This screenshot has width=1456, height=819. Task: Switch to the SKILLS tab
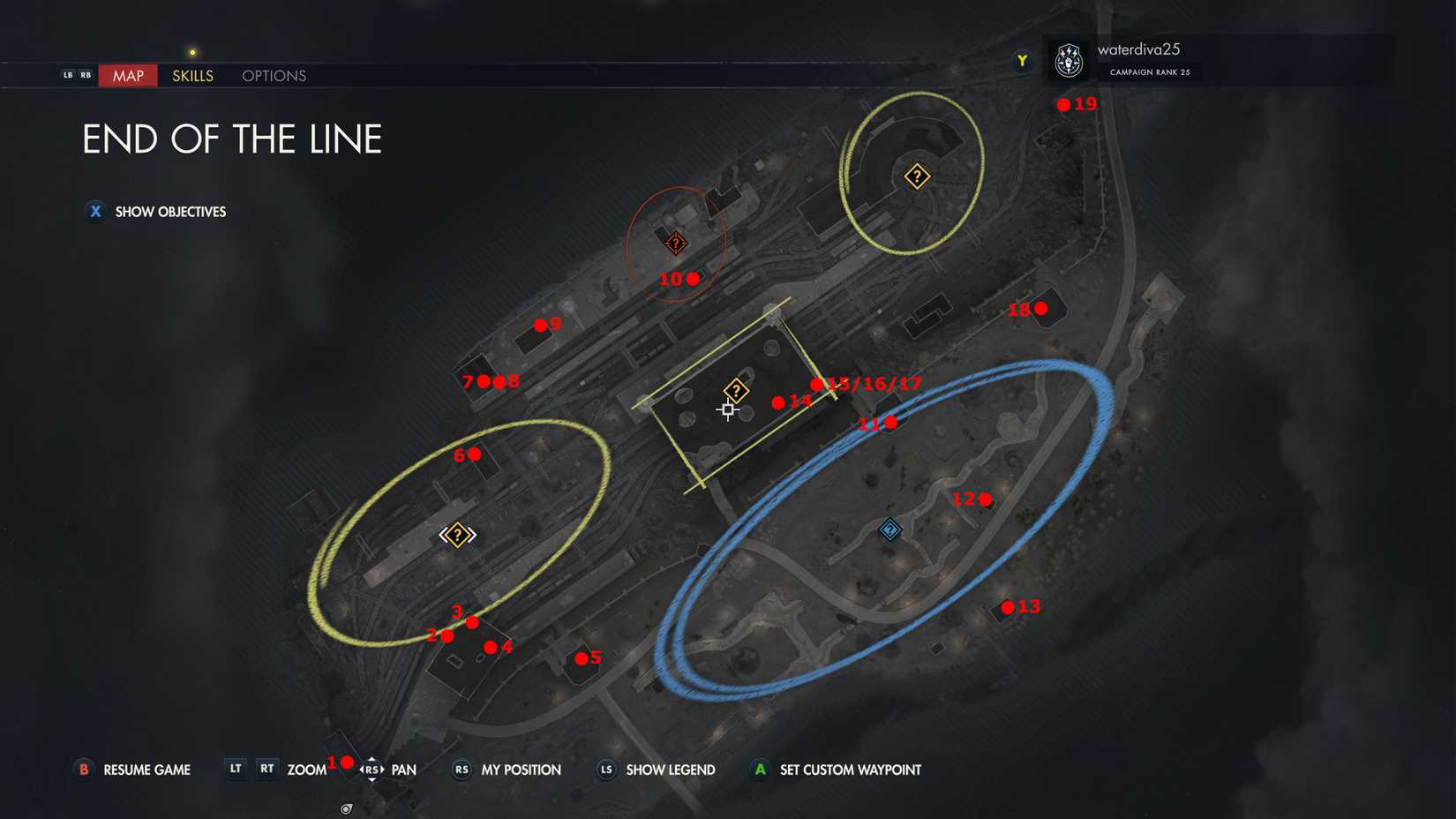[191, 76]
